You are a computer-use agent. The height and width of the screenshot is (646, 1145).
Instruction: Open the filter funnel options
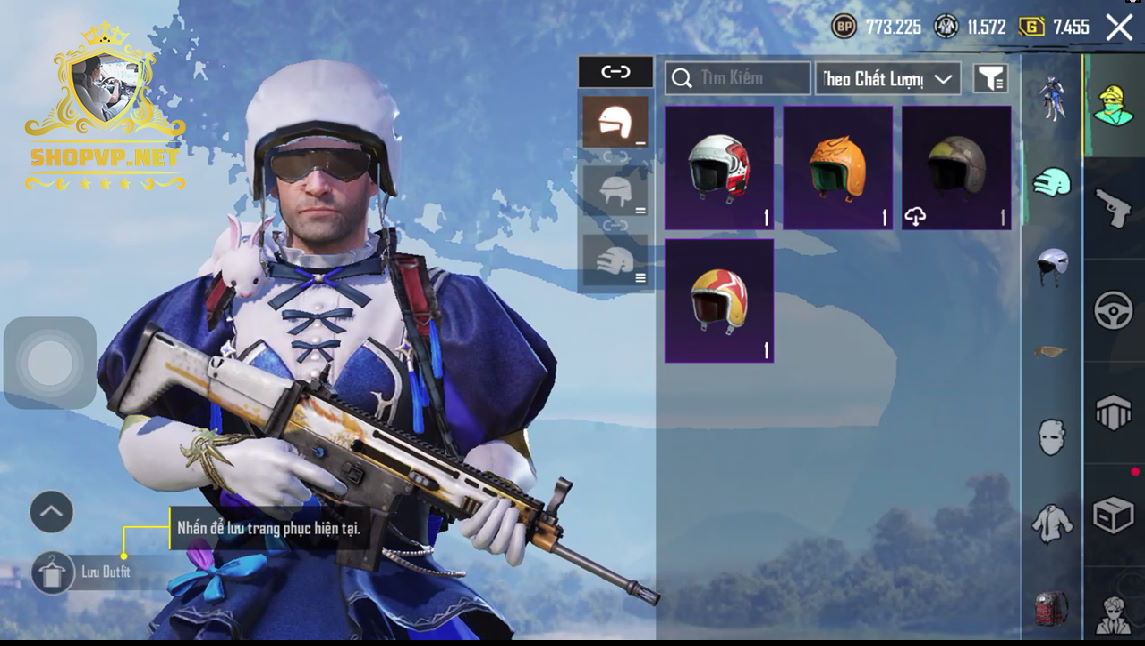tap(990, 78)
